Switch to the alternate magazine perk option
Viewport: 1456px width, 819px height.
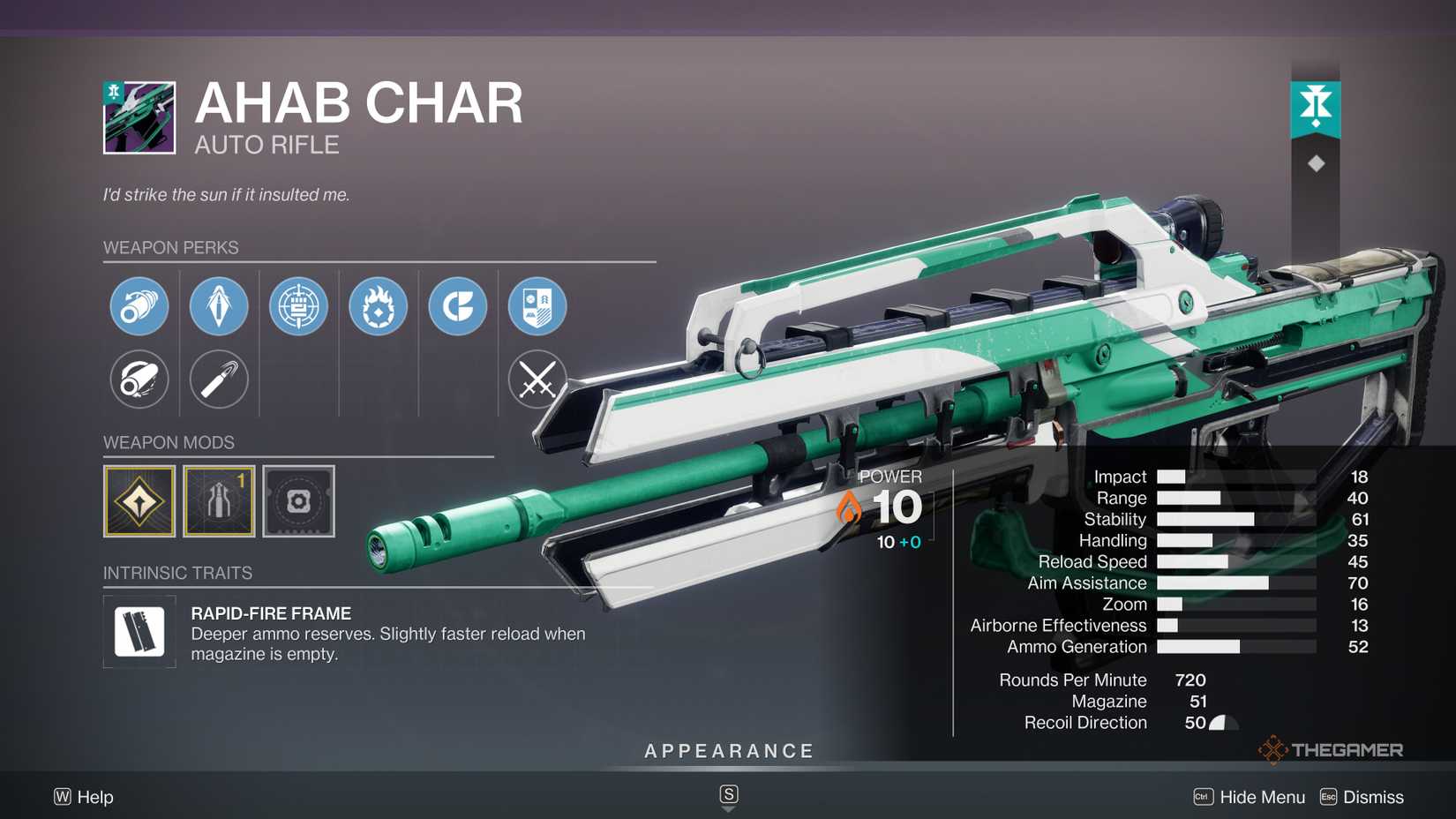[x=219, y=379]
